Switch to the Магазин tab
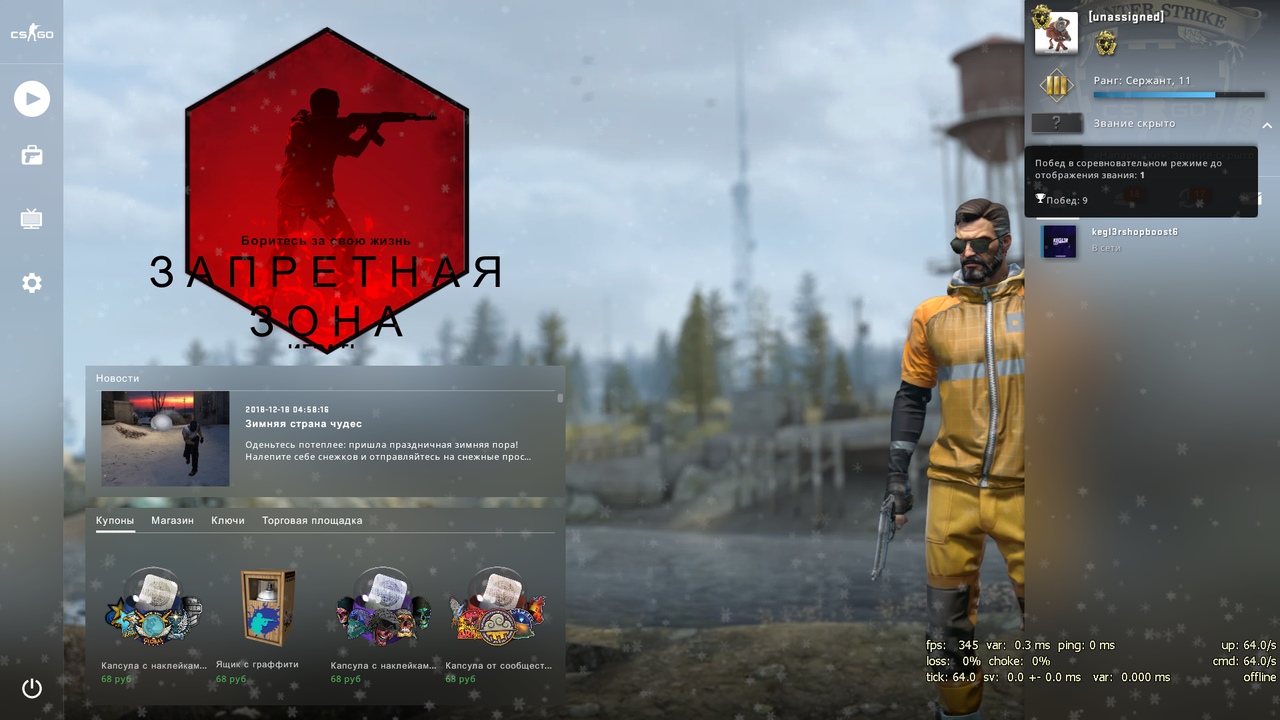The width and height of the screenshot is (1280, 720). [x=172, y=521]
